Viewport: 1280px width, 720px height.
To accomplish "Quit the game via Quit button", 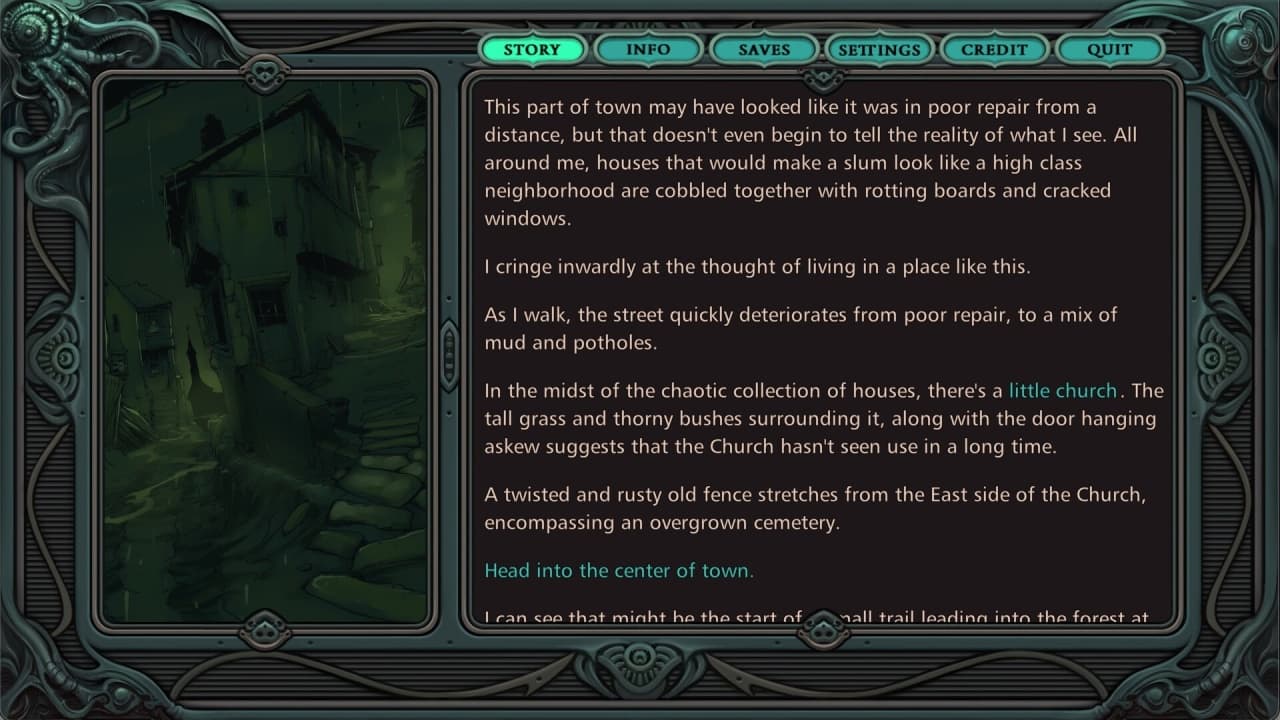I will coord(1110,49).
